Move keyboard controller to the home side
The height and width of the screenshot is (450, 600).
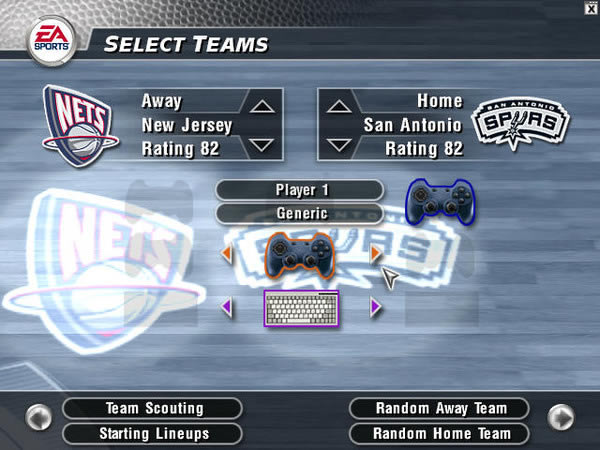[376, 308]
